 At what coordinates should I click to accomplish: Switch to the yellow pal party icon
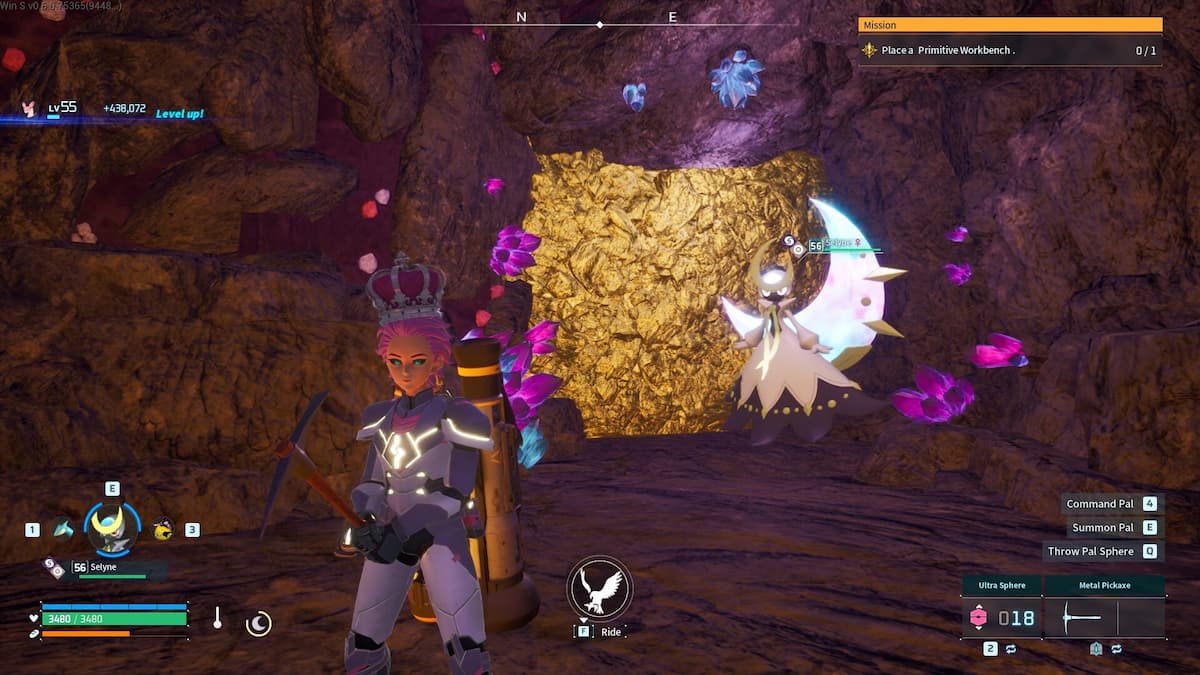pyautogui.click(x=162, y=529)
